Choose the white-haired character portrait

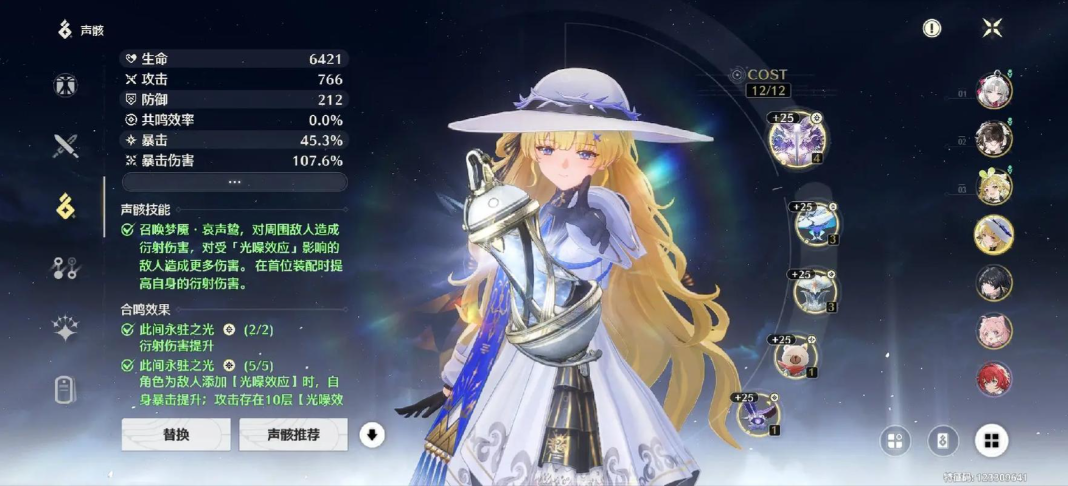point(994,91)
